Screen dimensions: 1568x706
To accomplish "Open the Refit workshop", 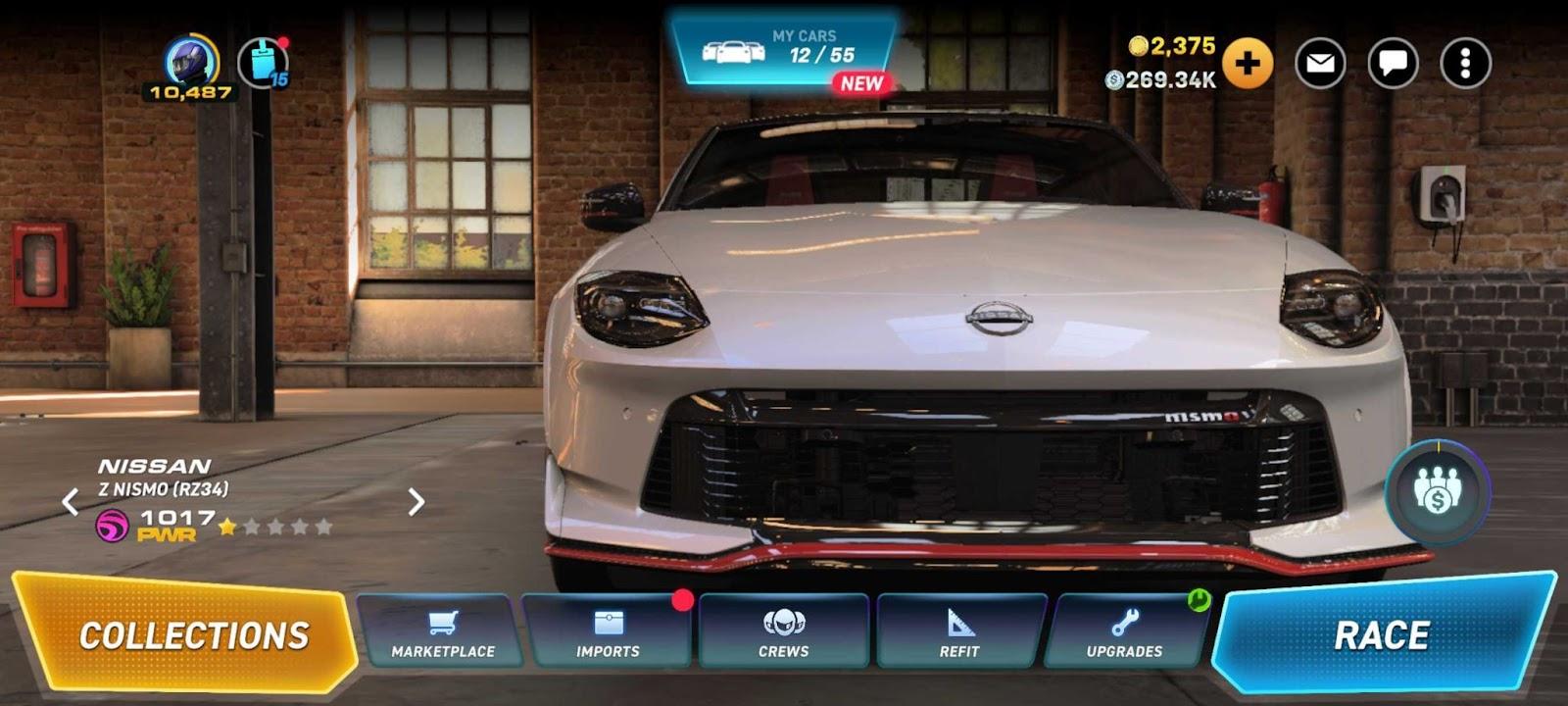I will click(958, 632).
